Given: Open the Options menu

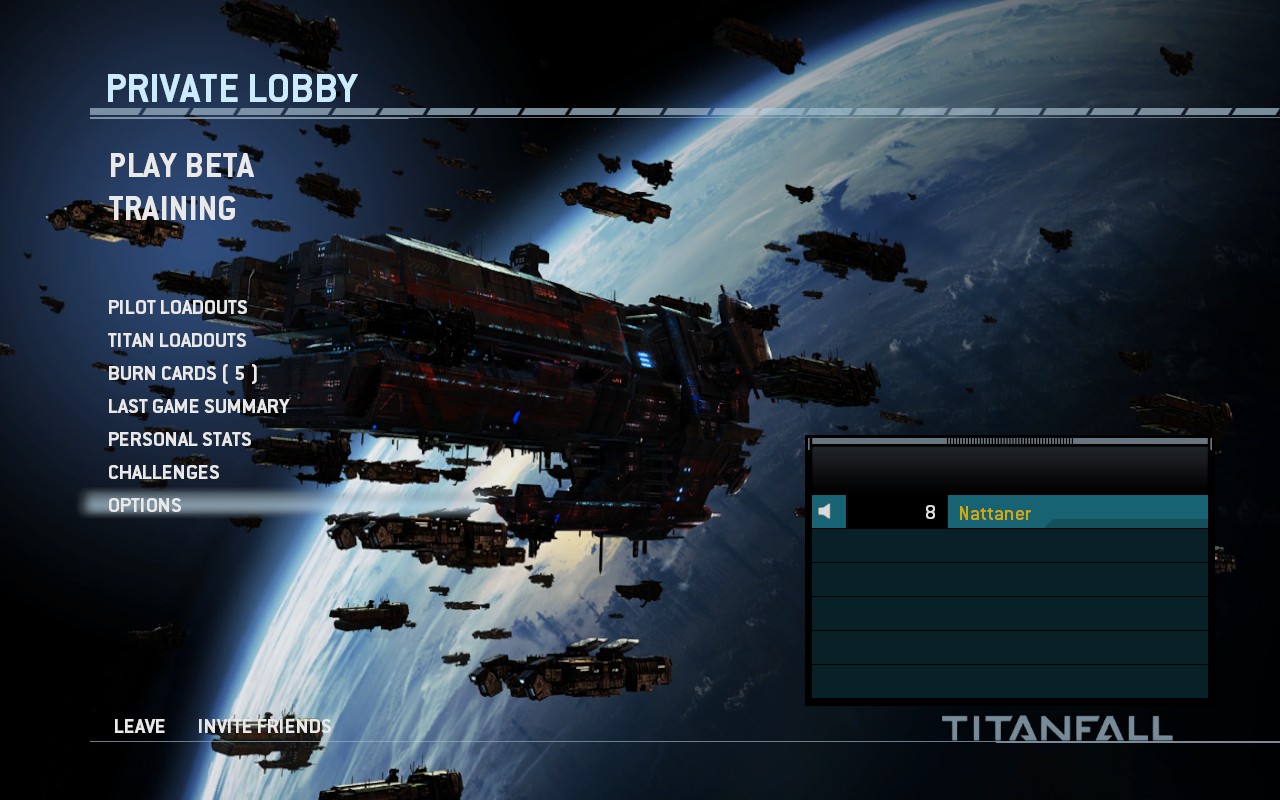Looking at the screenshot, I should point(144,505).
